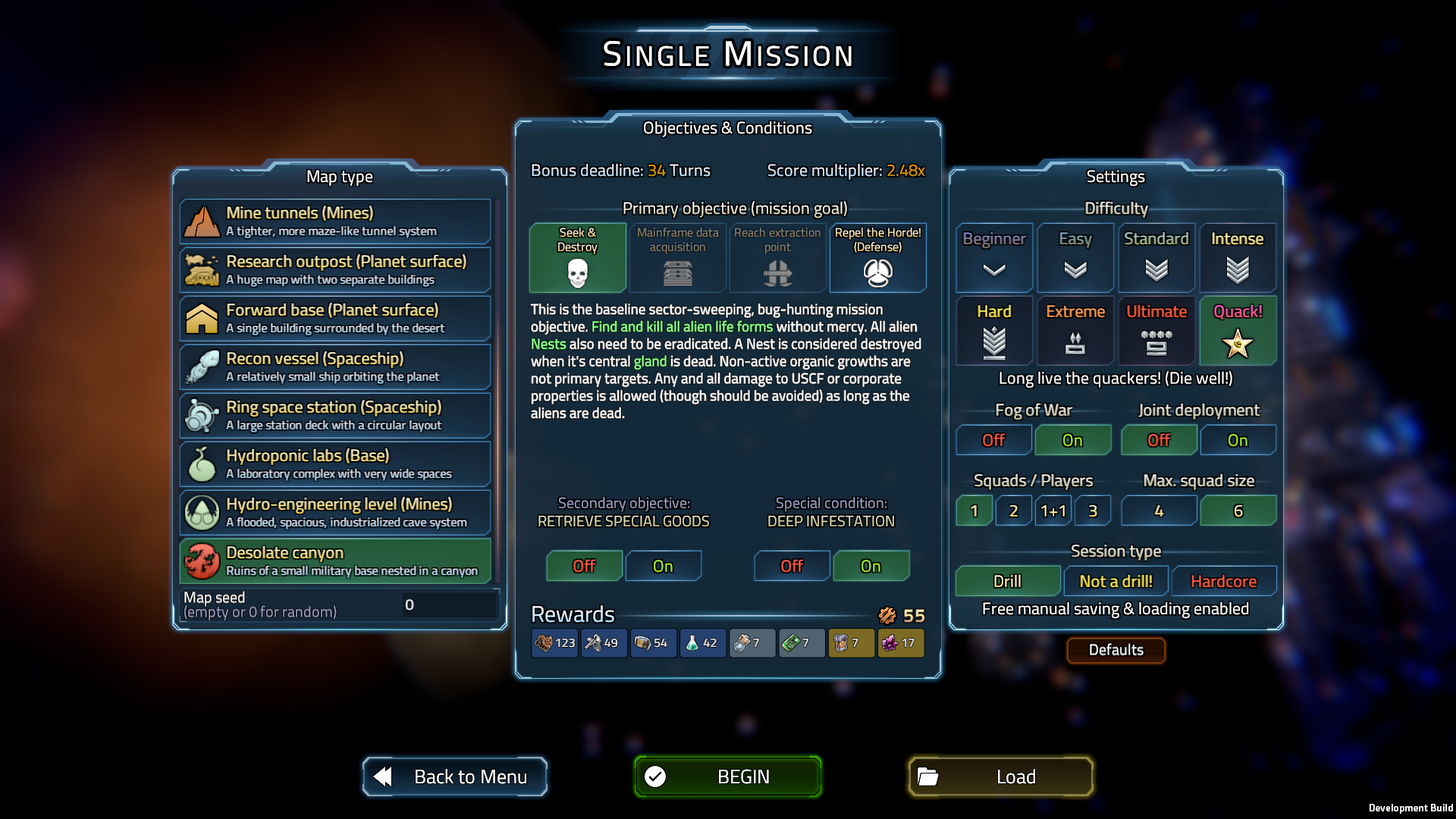The height and width of the screenshot is (819, 1456).
Task: Select the Repel the Horde! defense objective
Action: pos(877,258)
